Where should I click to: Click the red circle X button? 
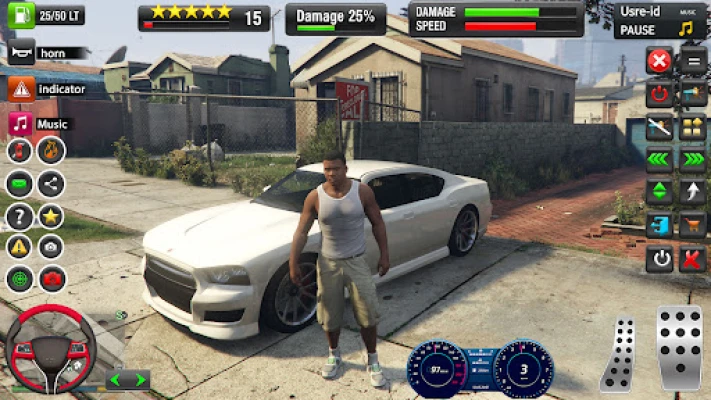(658, 62)
